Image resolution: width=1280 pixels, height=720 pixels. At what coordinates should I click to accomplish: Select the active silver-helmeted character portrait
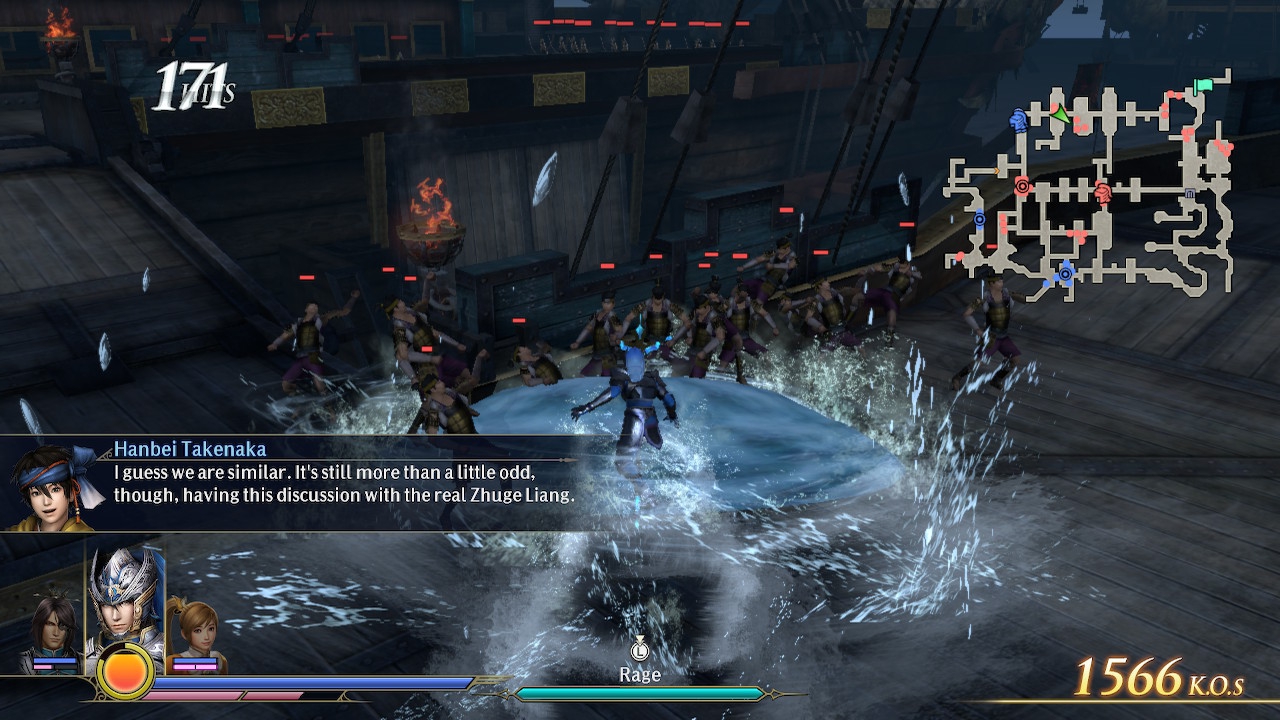(x=125, y=597)
